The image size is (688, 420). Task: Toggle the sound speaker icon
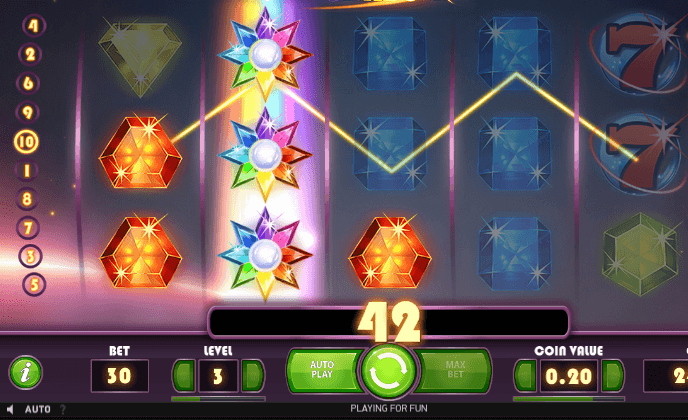point(11,410)
